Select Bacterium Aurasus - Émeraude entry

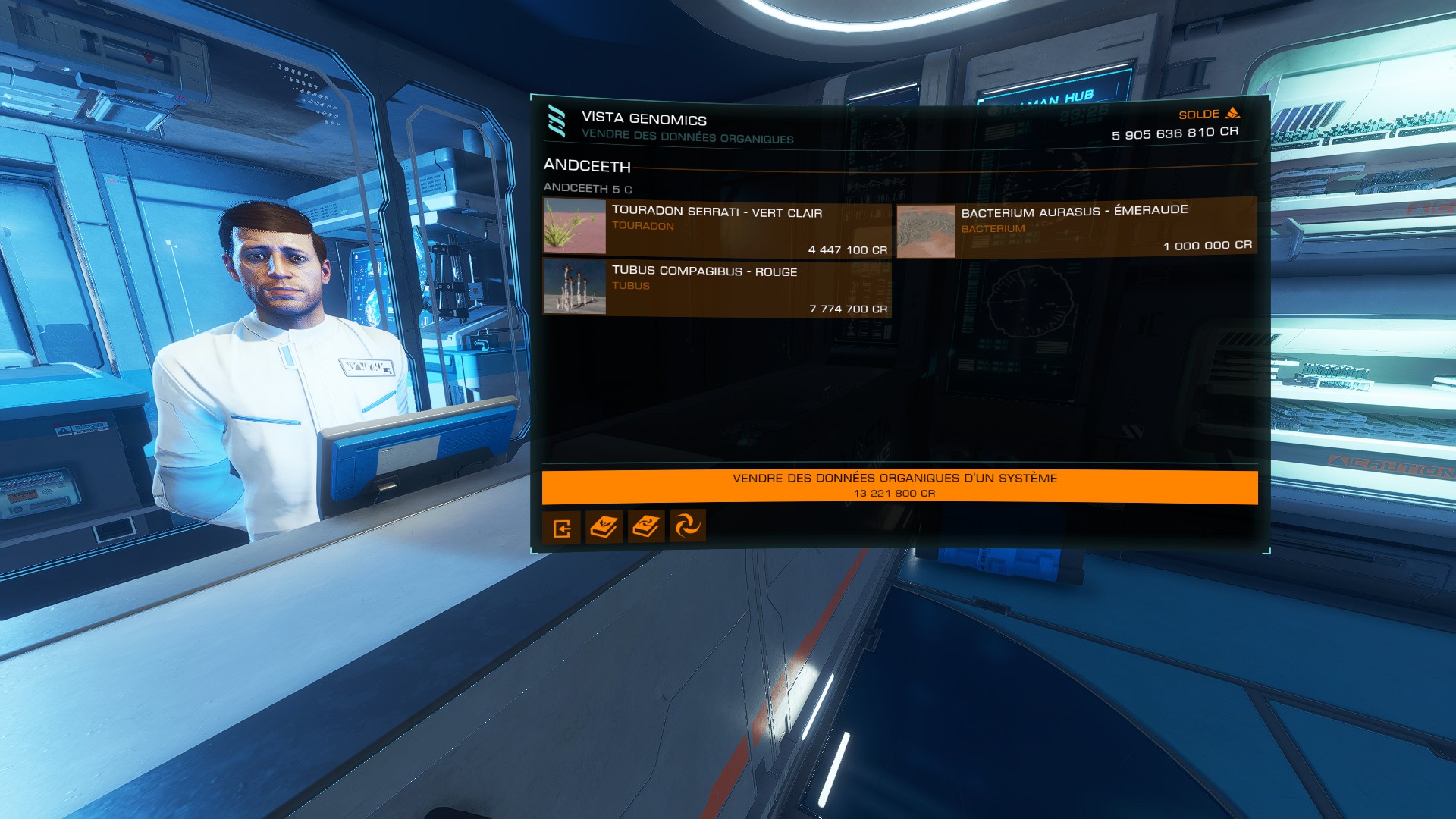pyautogui.click(x=1076, y=227)
